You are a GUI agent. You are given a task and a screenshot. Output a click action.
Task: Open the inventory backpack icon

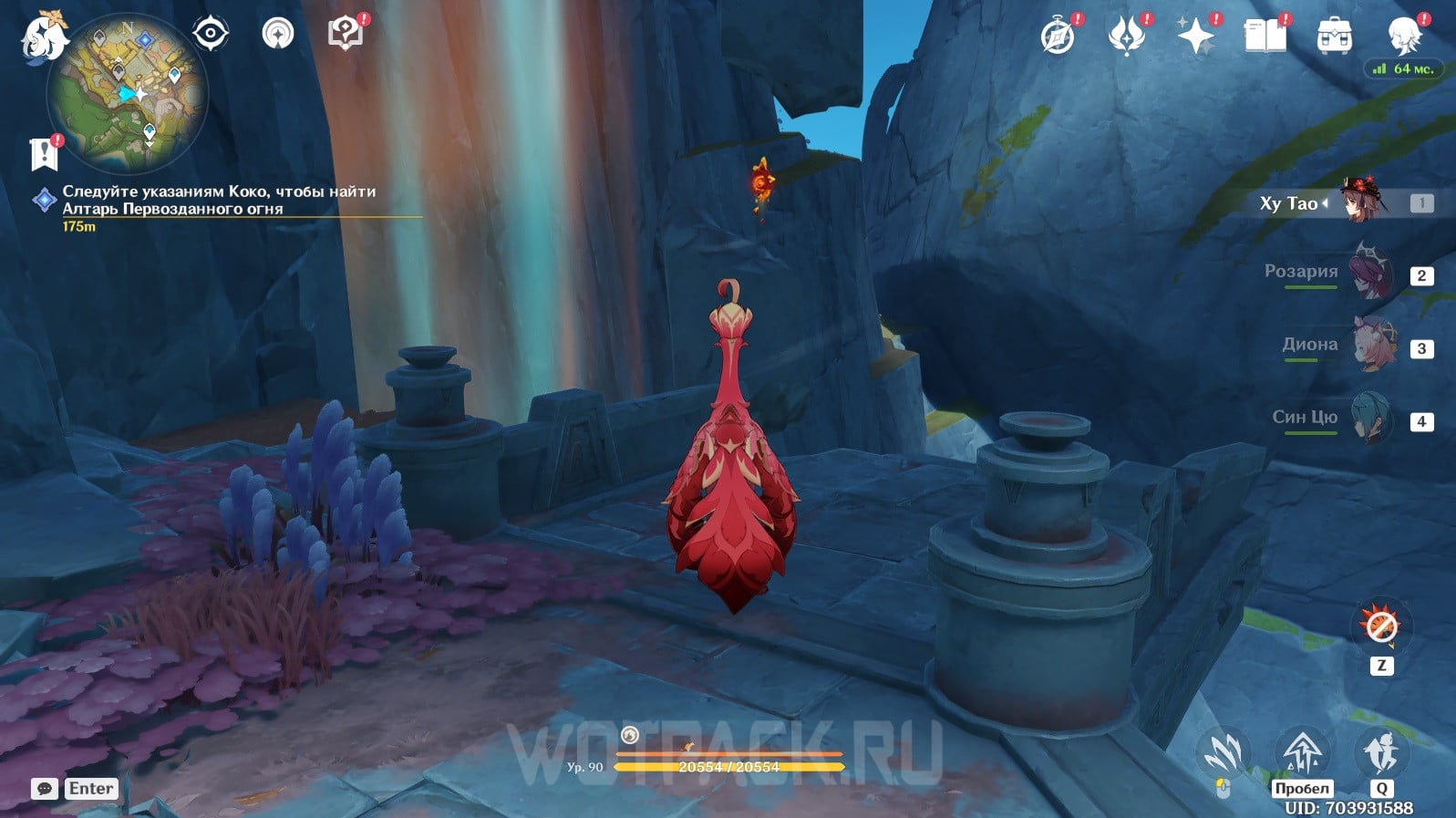tap(1334, 36)
